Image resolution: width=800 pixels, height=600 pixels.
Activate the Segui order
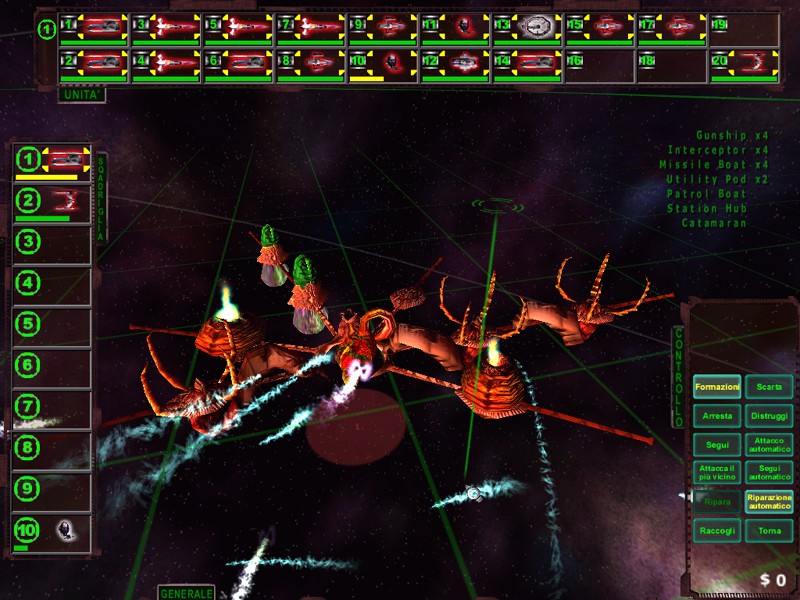click(x=717, y=444)
